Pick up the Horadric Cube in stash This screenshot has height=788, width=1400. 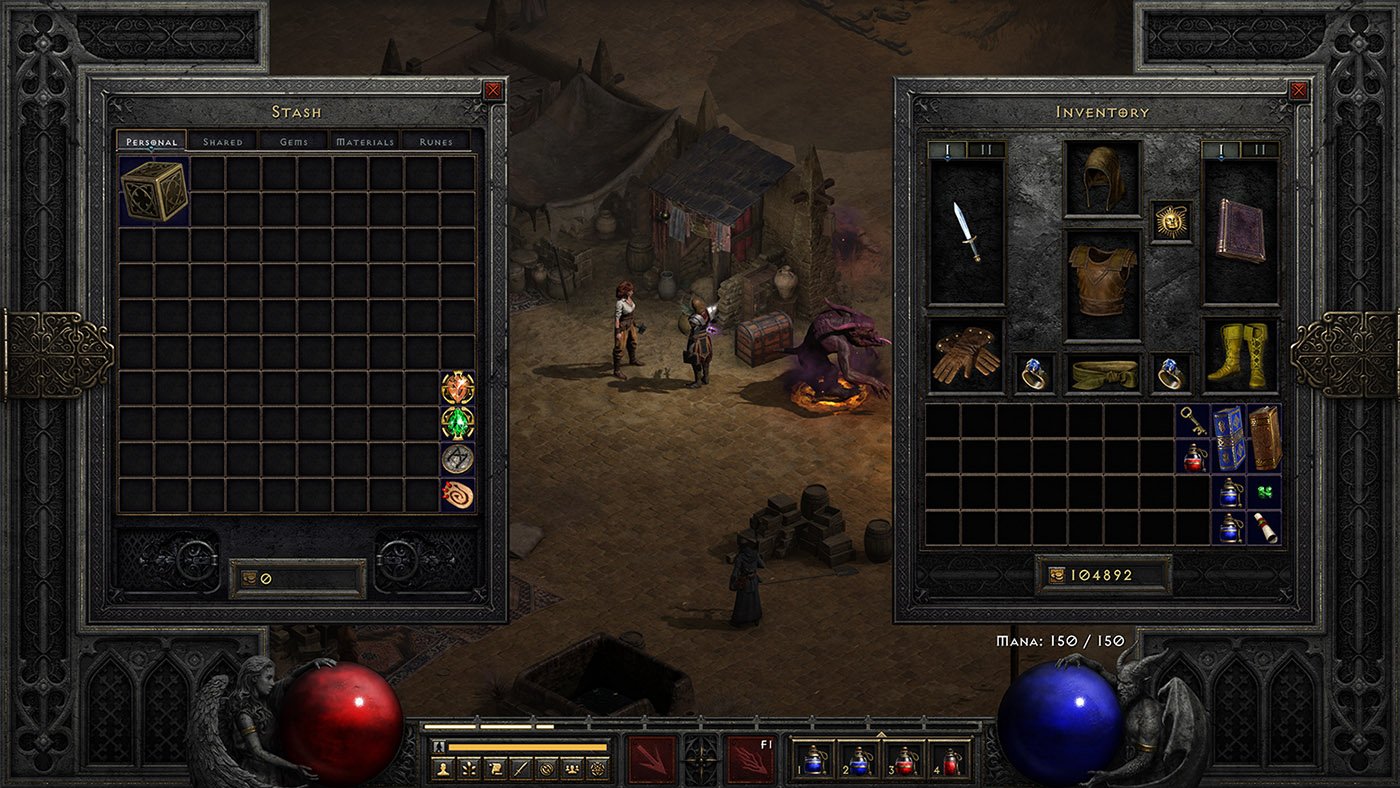point(154,190)
